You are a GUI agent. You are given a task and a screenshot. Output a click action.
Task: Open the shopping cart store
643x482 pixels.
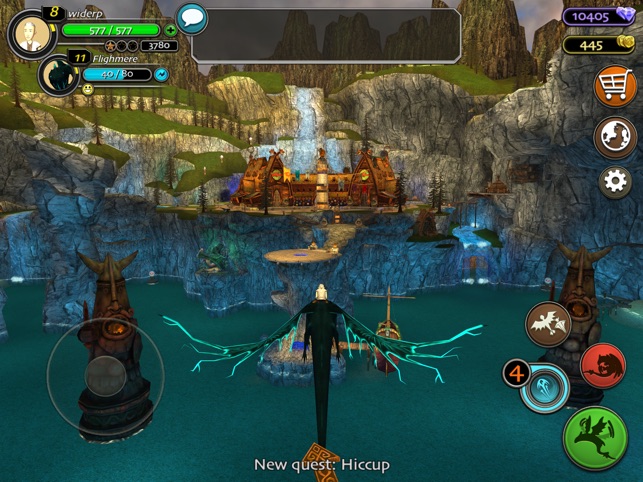615,86
